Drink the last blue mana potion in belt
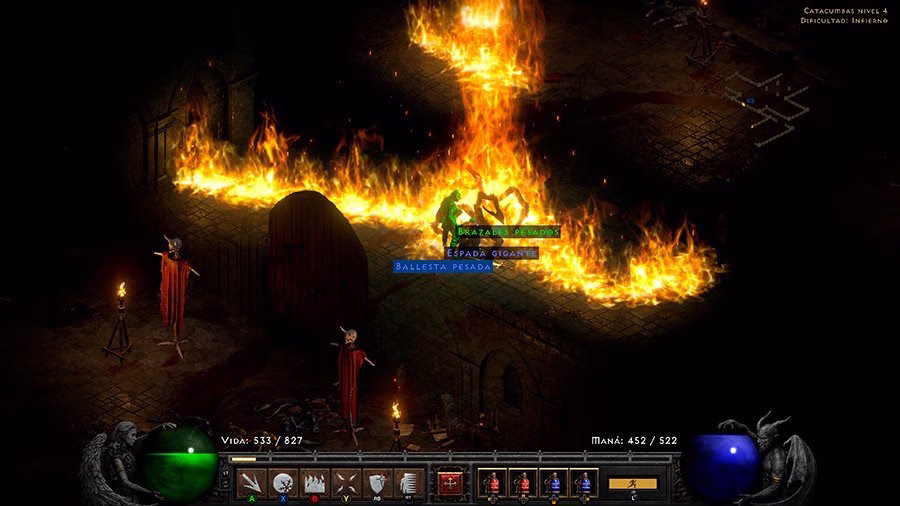Screen dimensions: 900x506 coord(585,483)
